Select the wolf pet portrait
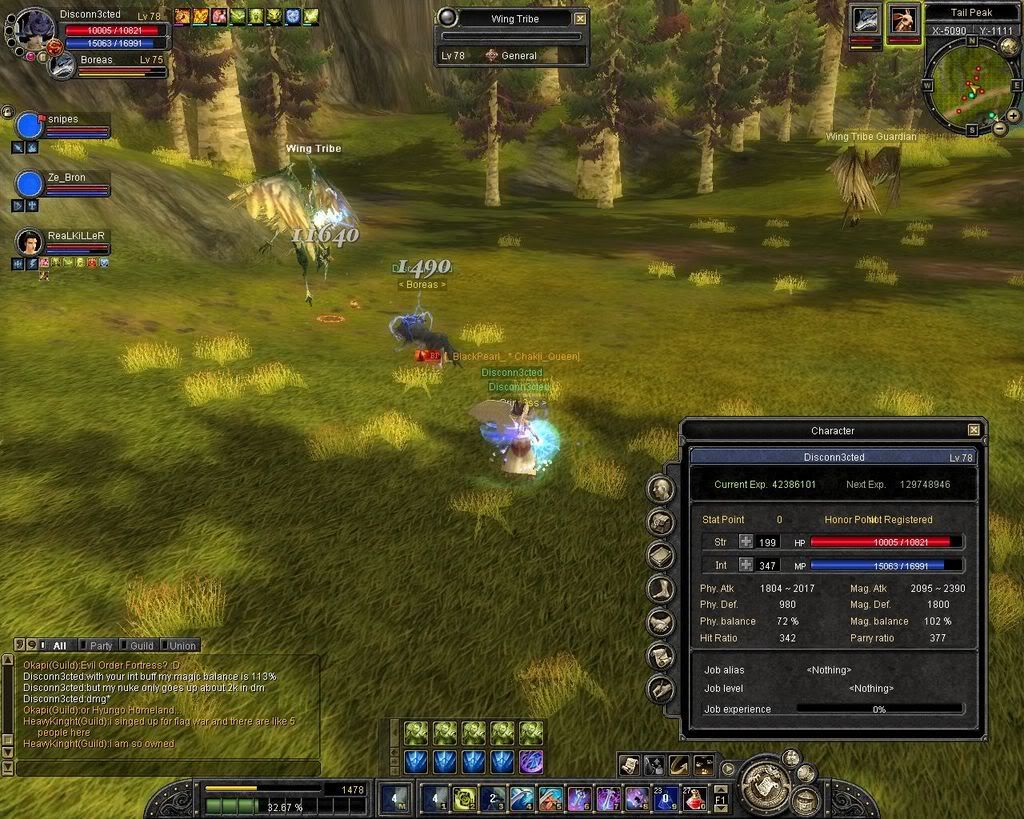The width and height of the screenshot is (1024, 819). (866, 20)
